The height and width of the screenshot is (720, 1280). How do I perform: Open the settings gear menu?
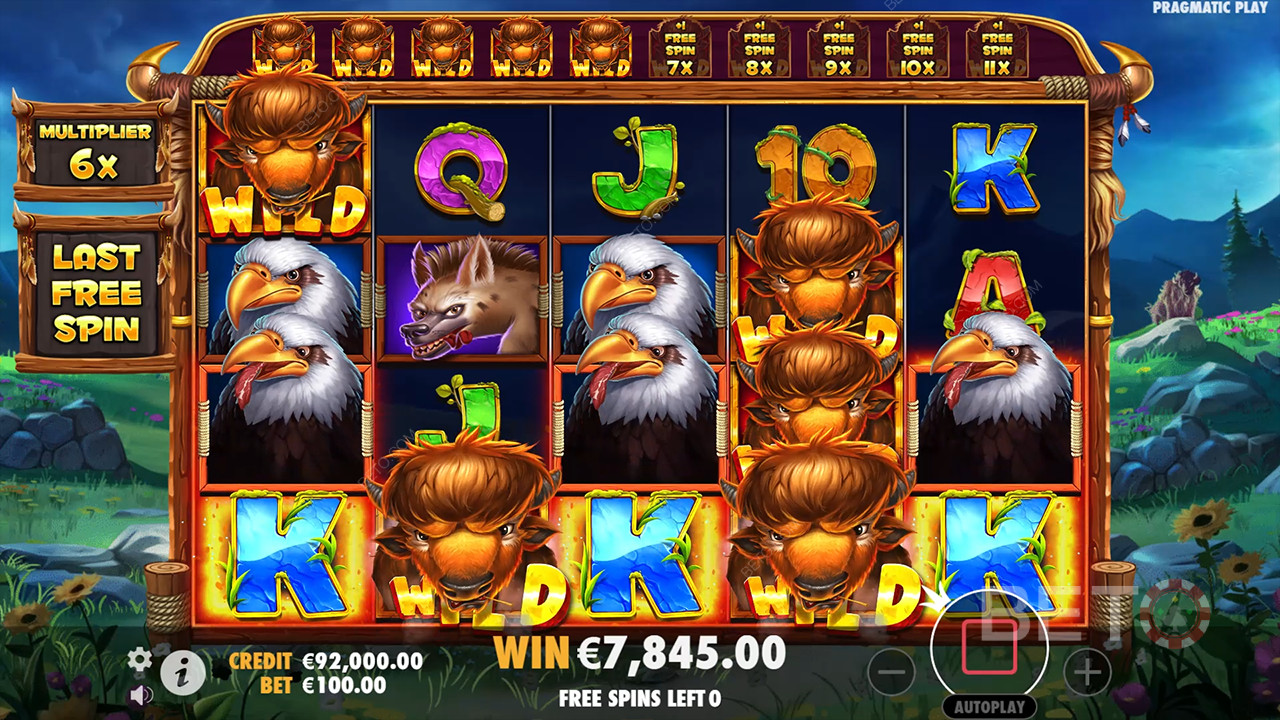click(x=140, y=658)
